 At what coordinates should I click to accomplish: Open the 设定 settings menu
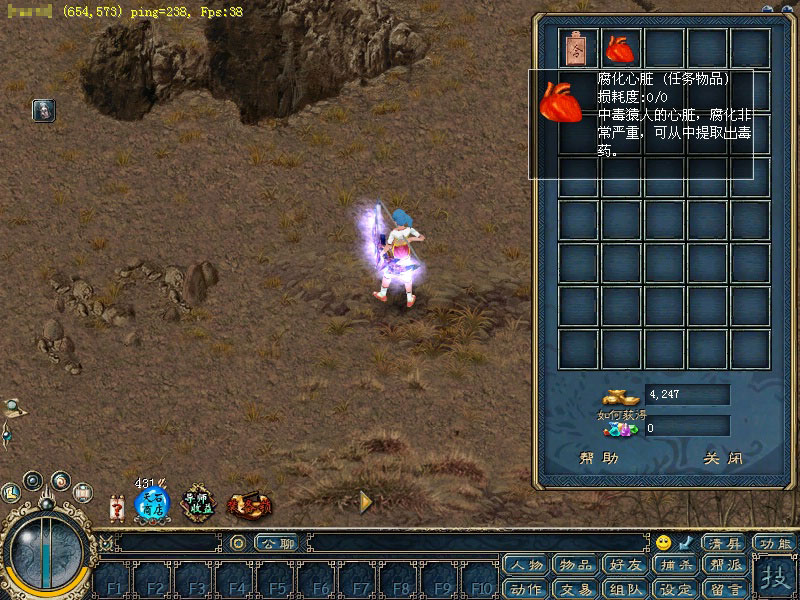[676, 588]
